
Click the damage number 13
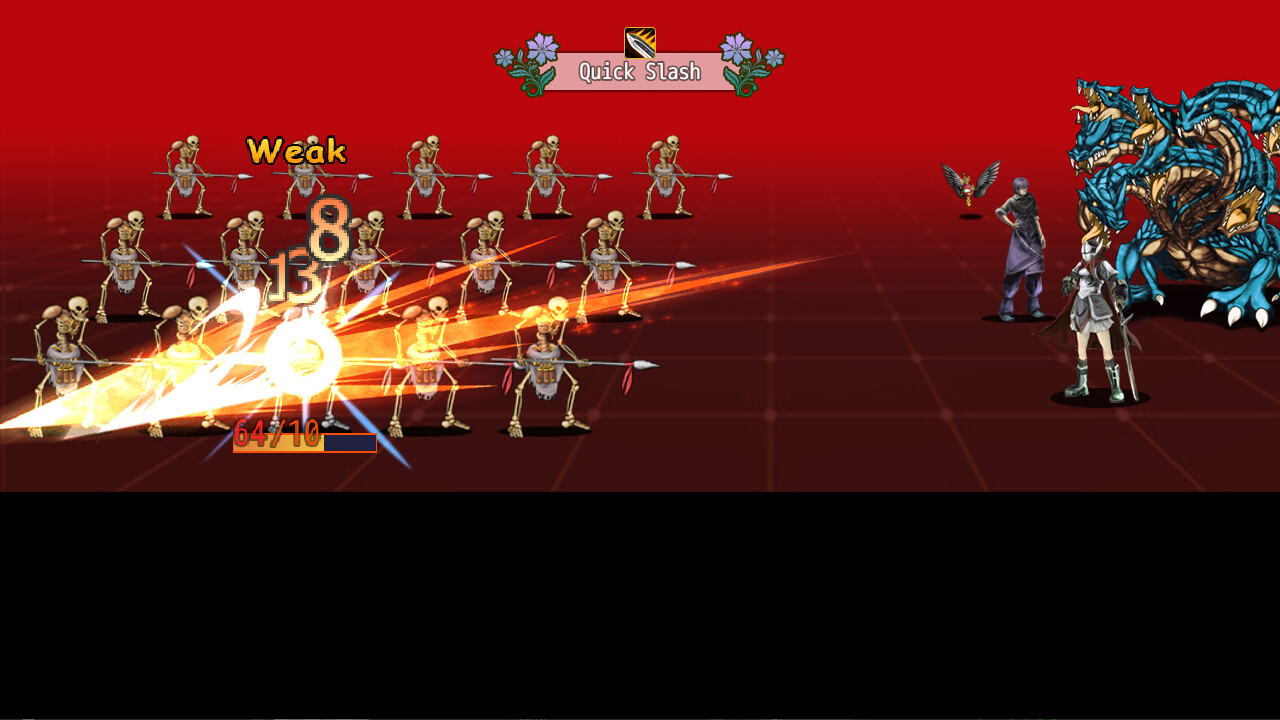pos(295,275)
